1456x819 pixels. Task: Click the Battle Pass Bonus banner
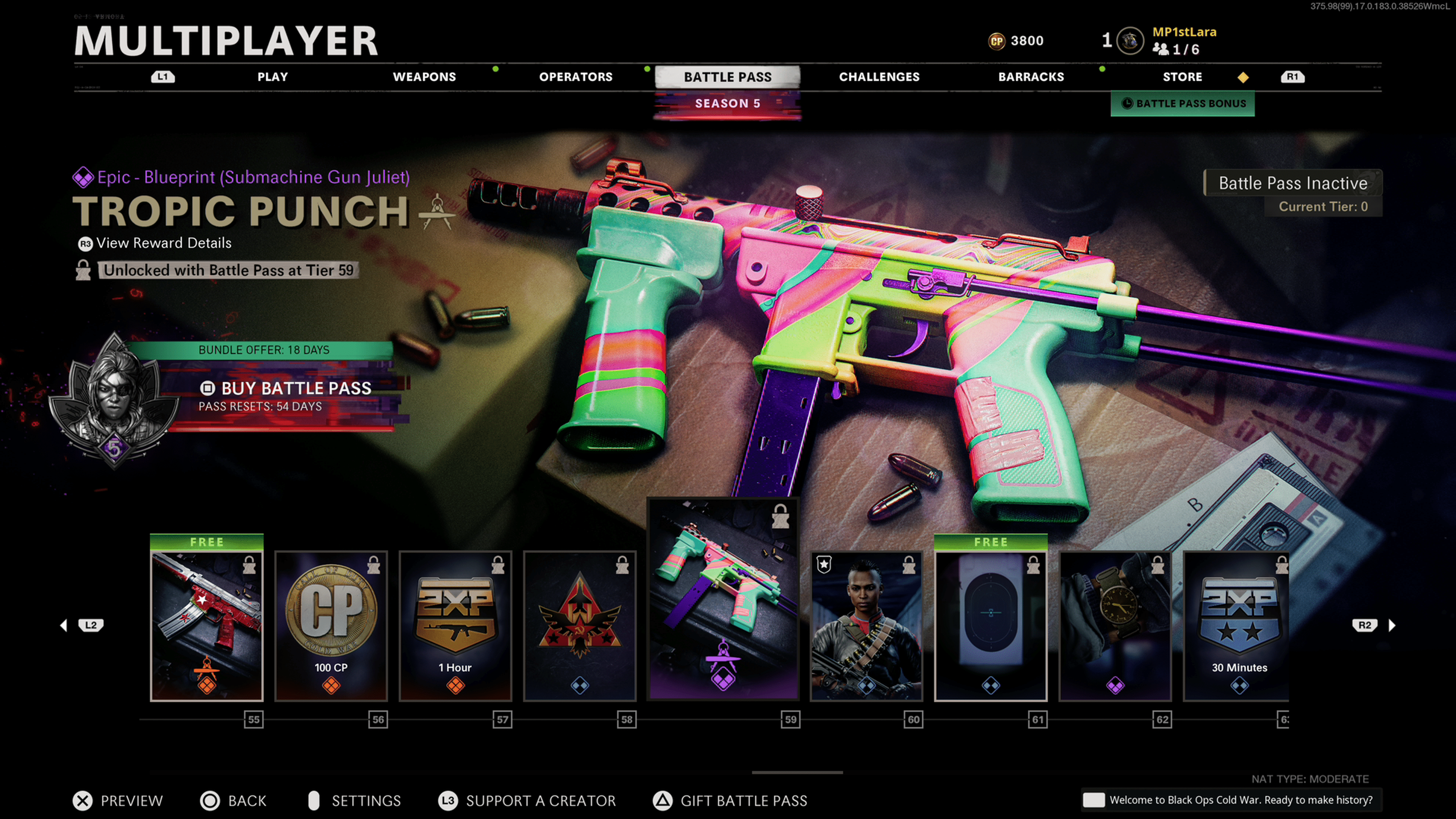click(x=1183, y=104)
